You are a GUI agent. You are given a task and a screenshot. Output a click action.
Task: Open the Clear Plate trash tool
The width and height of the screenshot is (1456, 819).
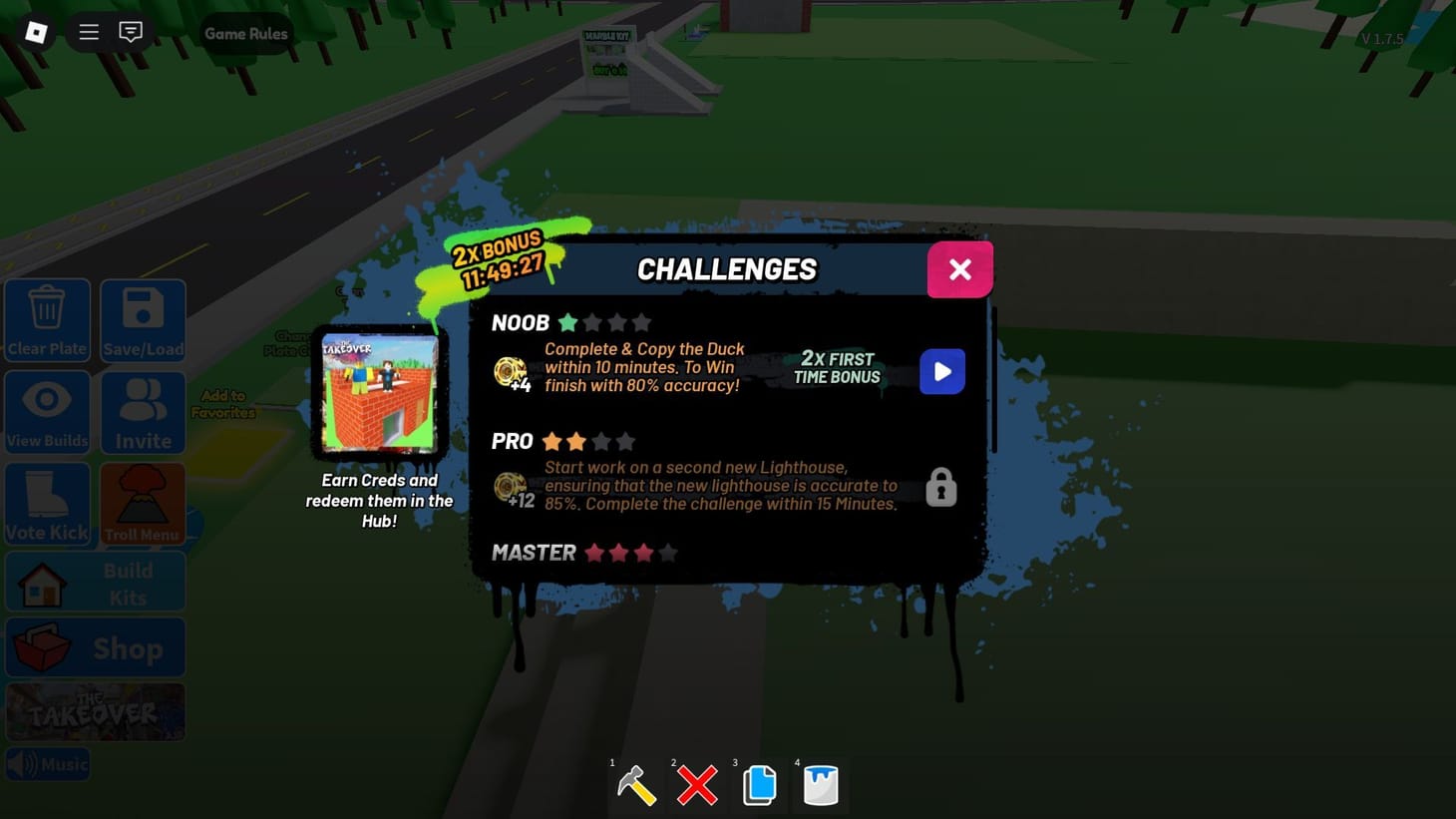click(47, 320)
